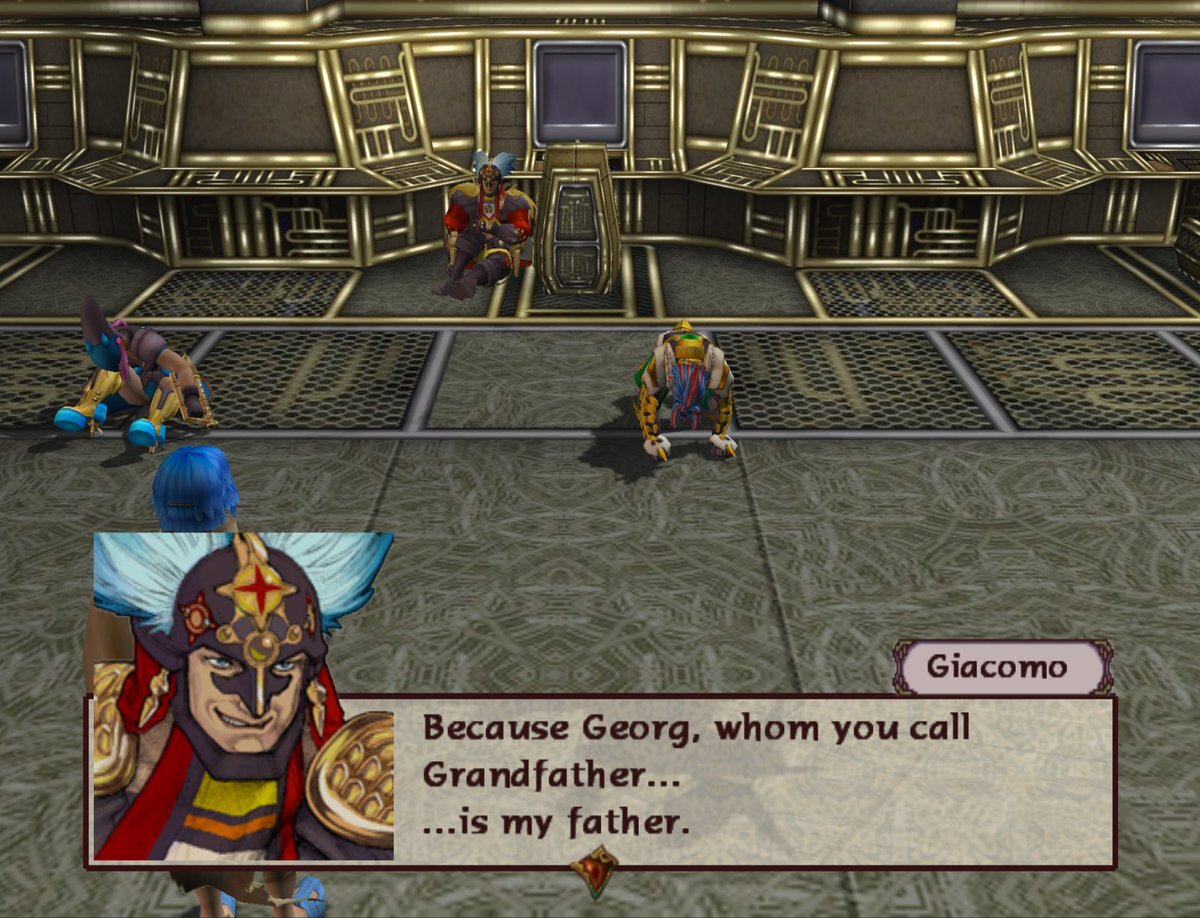
Task: Click Giacomo's speaker portrait
Action: pos(243,696)
